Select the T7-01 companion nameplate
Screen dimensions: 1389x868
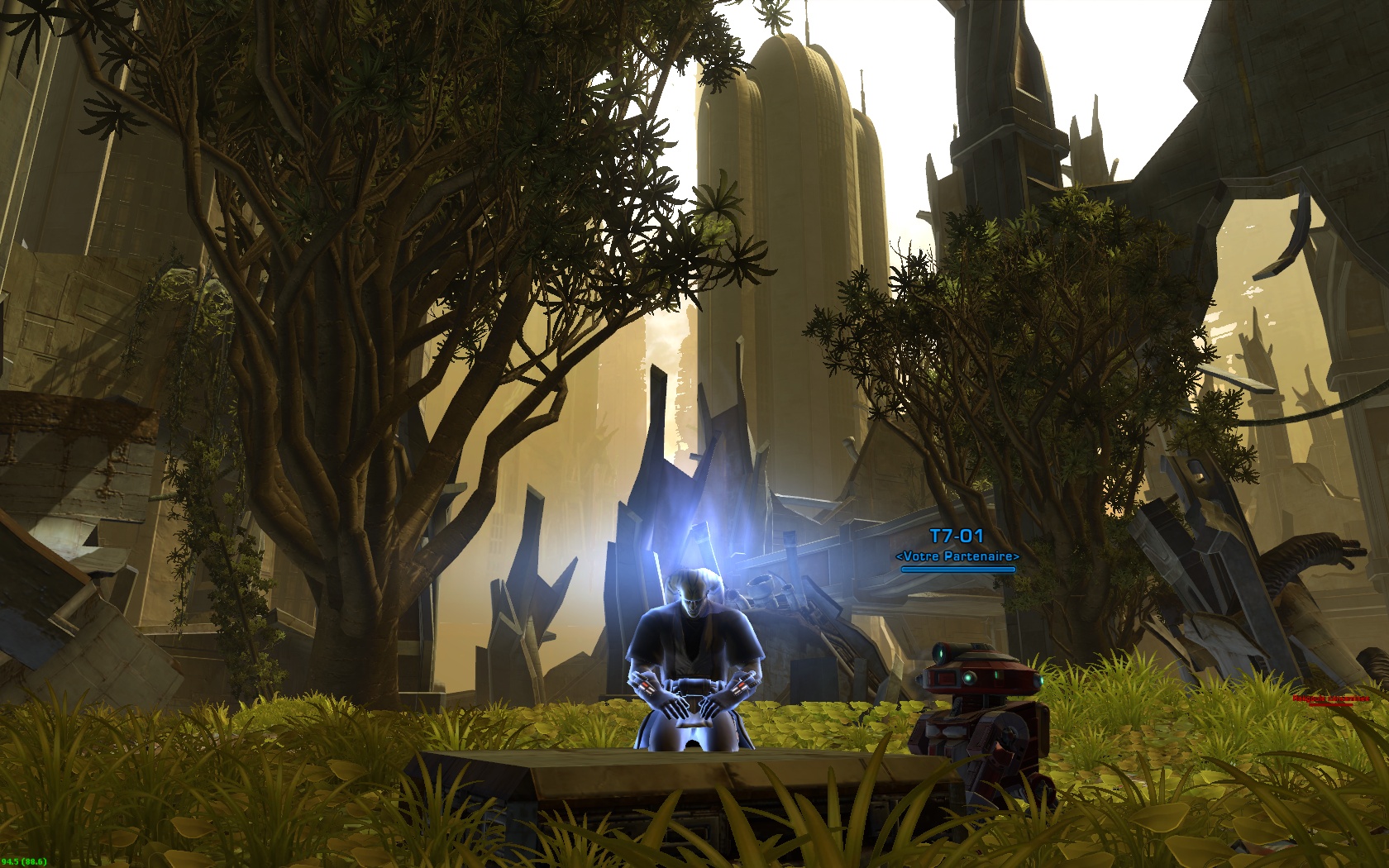point(957,537)
